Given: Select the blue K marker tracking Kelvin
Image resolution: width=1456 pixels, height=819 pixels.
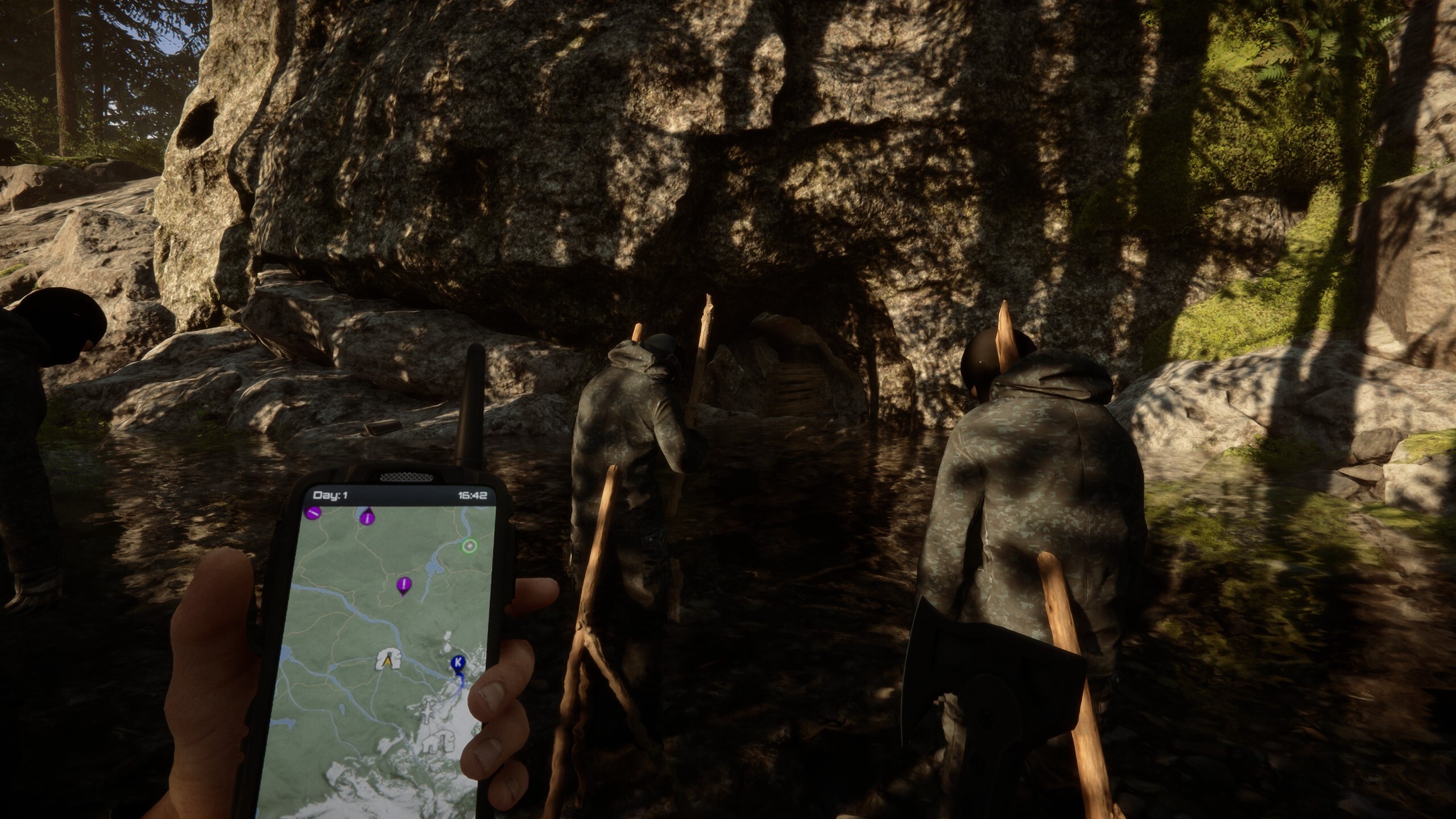Looking at the screenshot, I should pos(457,662).
